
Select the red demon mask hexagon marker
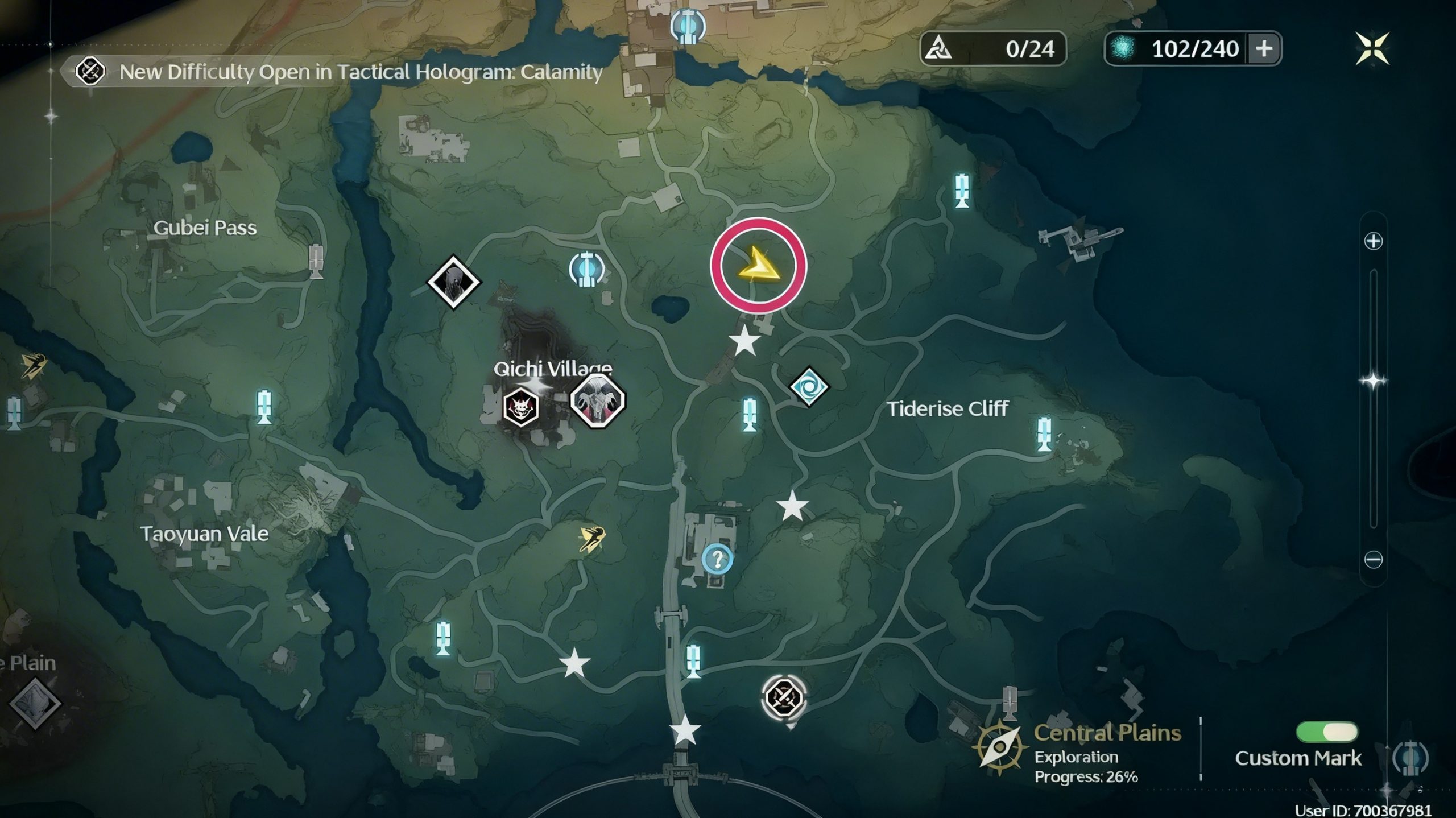click(x=521, y=407)
